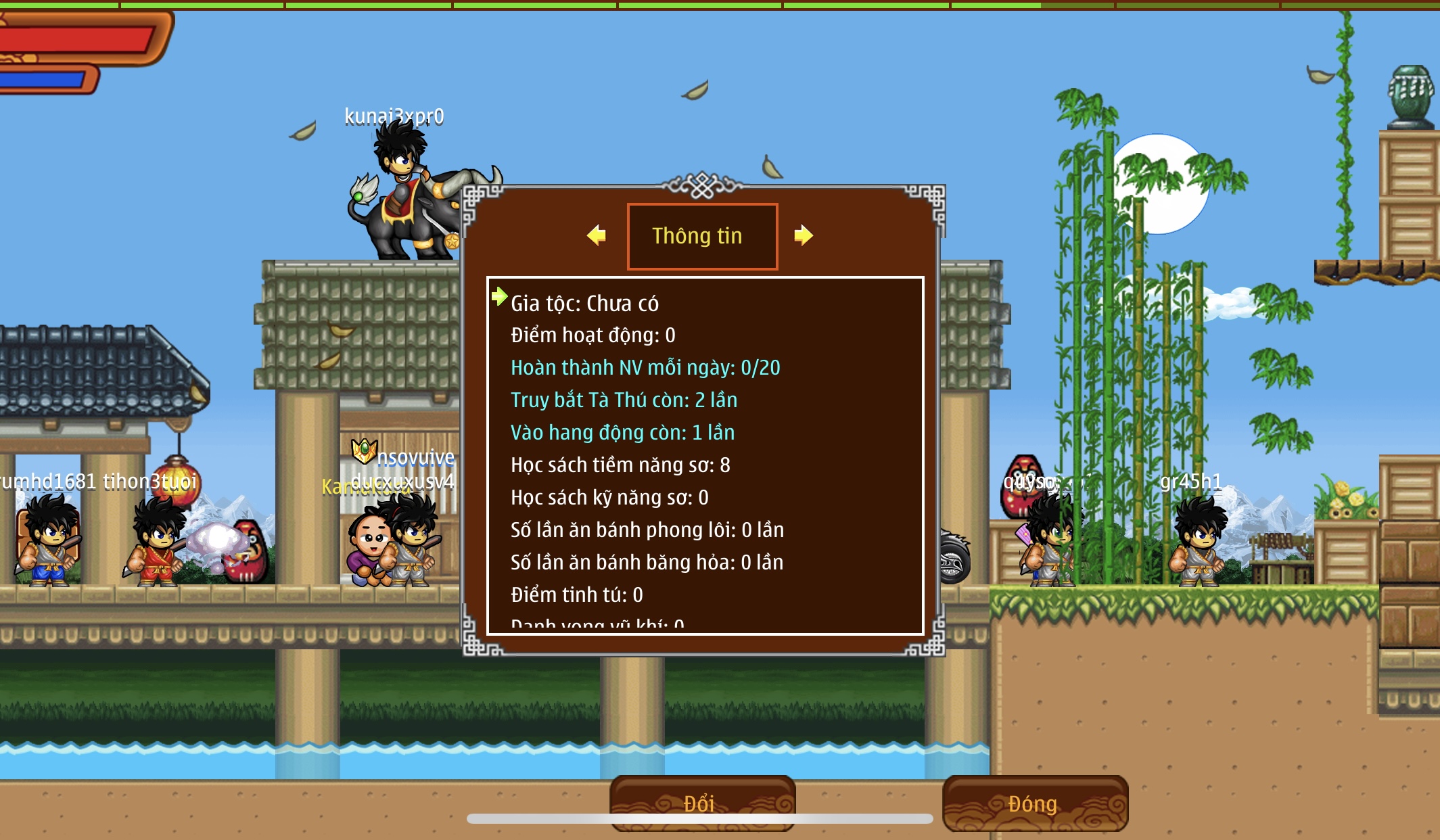This screenshot has height=840, width=1440.
Task: Choose the Điểm tinh tú row
Action: (x=576, y=595)
